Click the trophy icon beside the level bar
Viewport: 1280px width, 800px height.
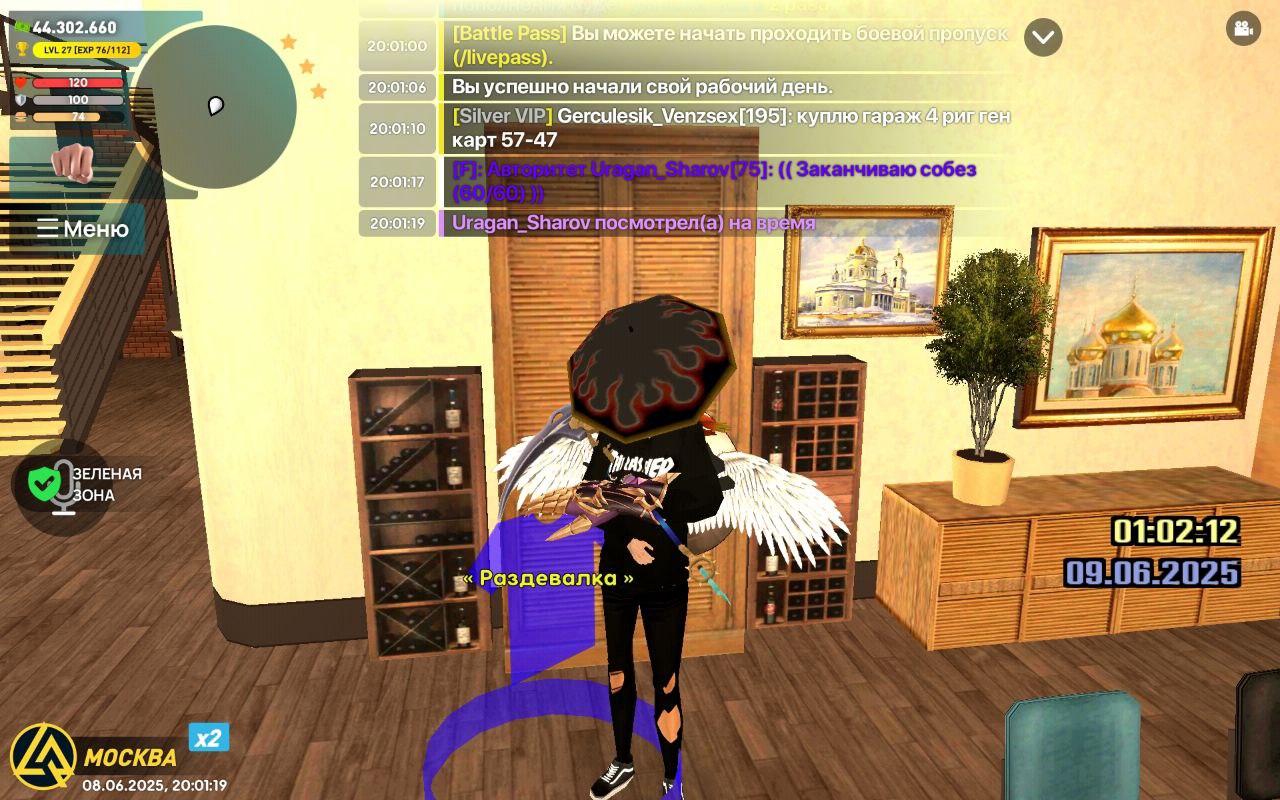(21, 48)
